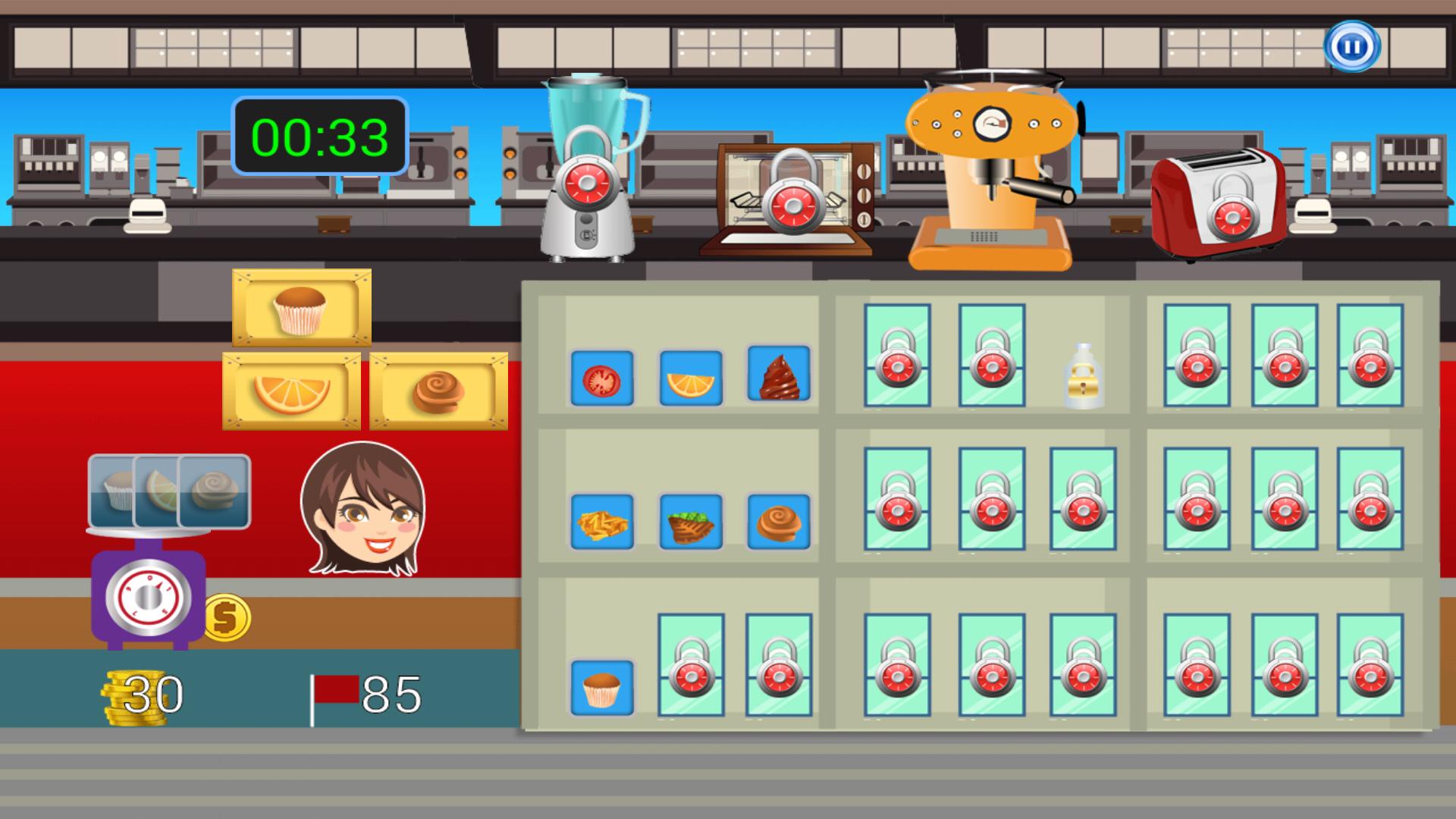This screenshot has height=819, width=1456.
Task: Open the muffin order card
Action: 301,306
